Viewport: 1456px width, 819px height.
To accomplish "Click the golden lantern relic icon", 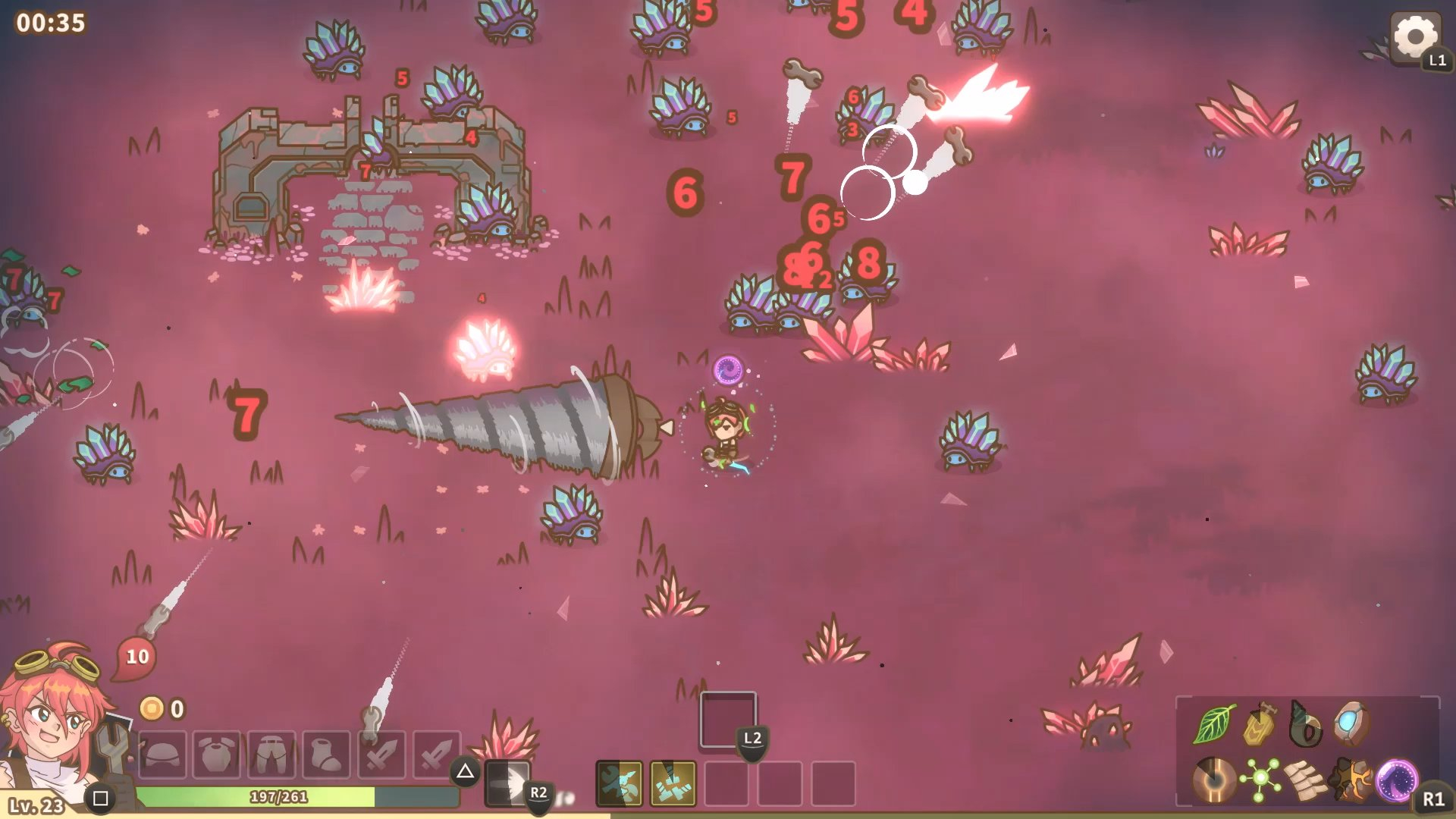I will tap(1260, 723).
